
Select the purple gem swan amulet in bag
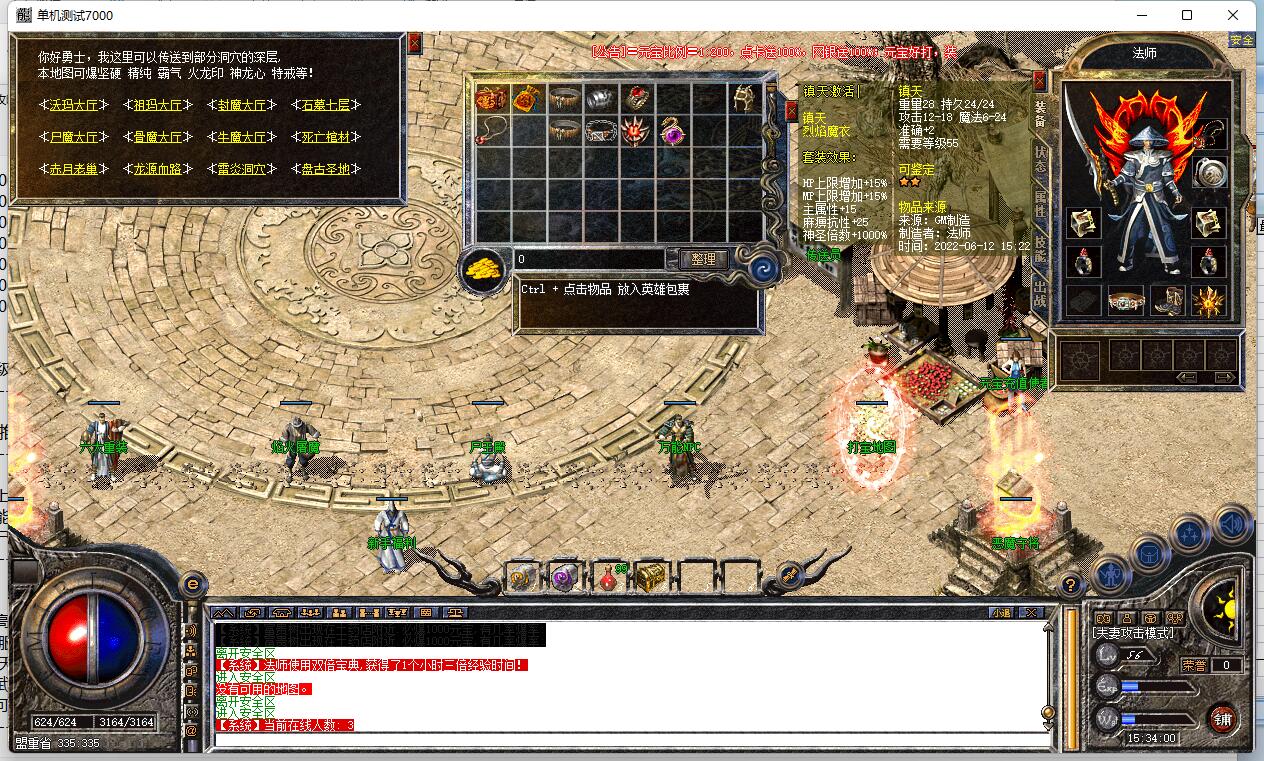[x=671, y=130]
